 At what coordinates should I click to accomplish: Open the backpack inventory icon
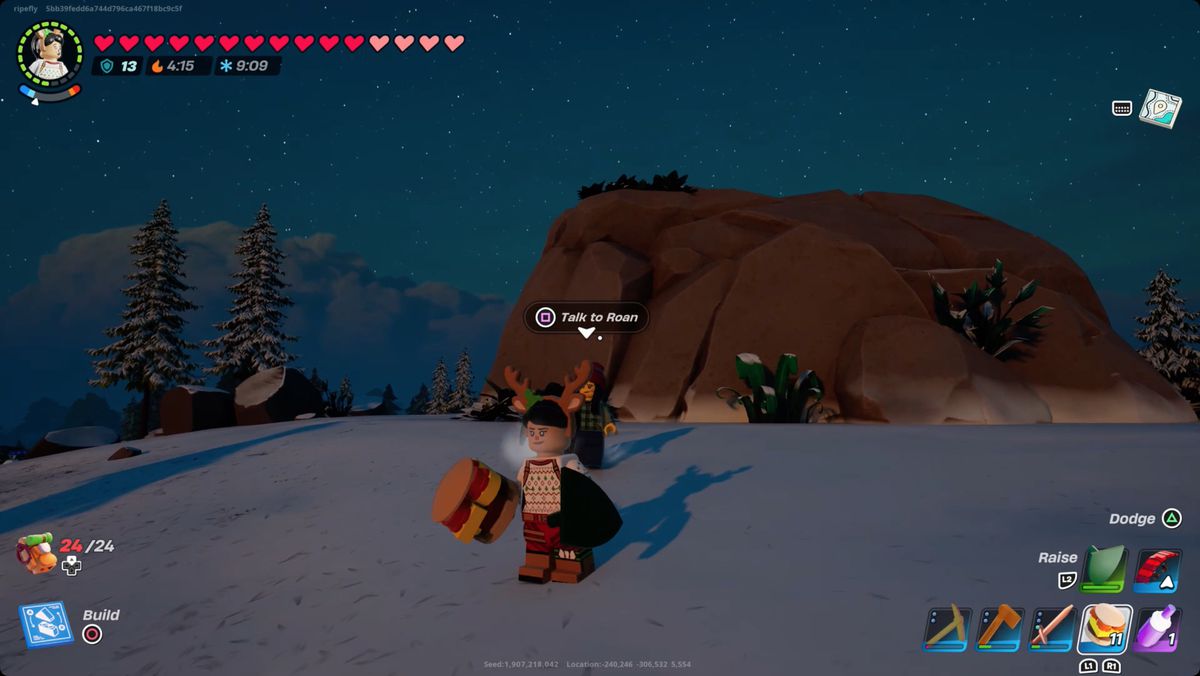pos(38,553)
